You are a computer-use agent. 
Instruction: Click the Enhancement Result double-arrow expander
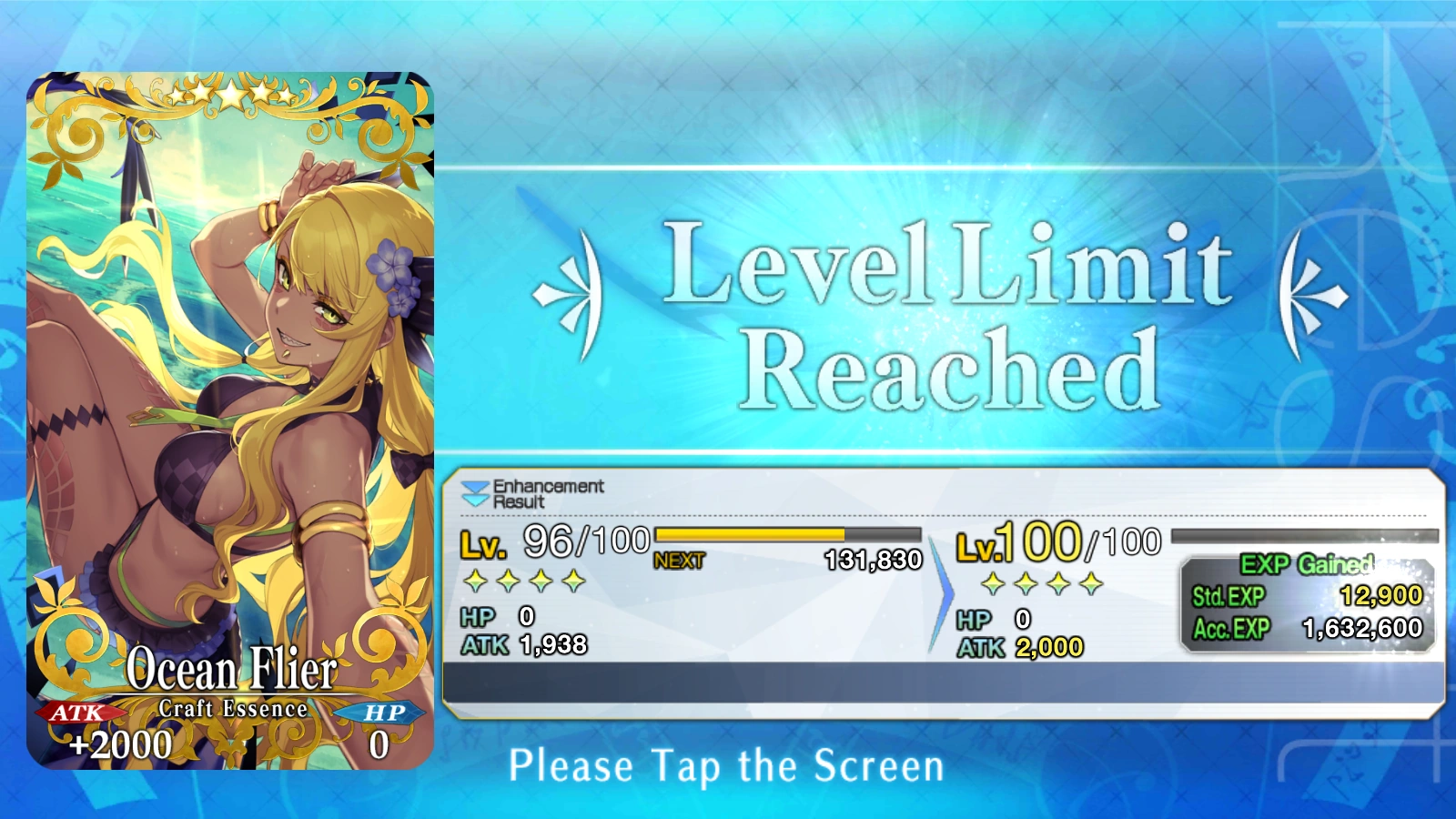tap(477, 492)
